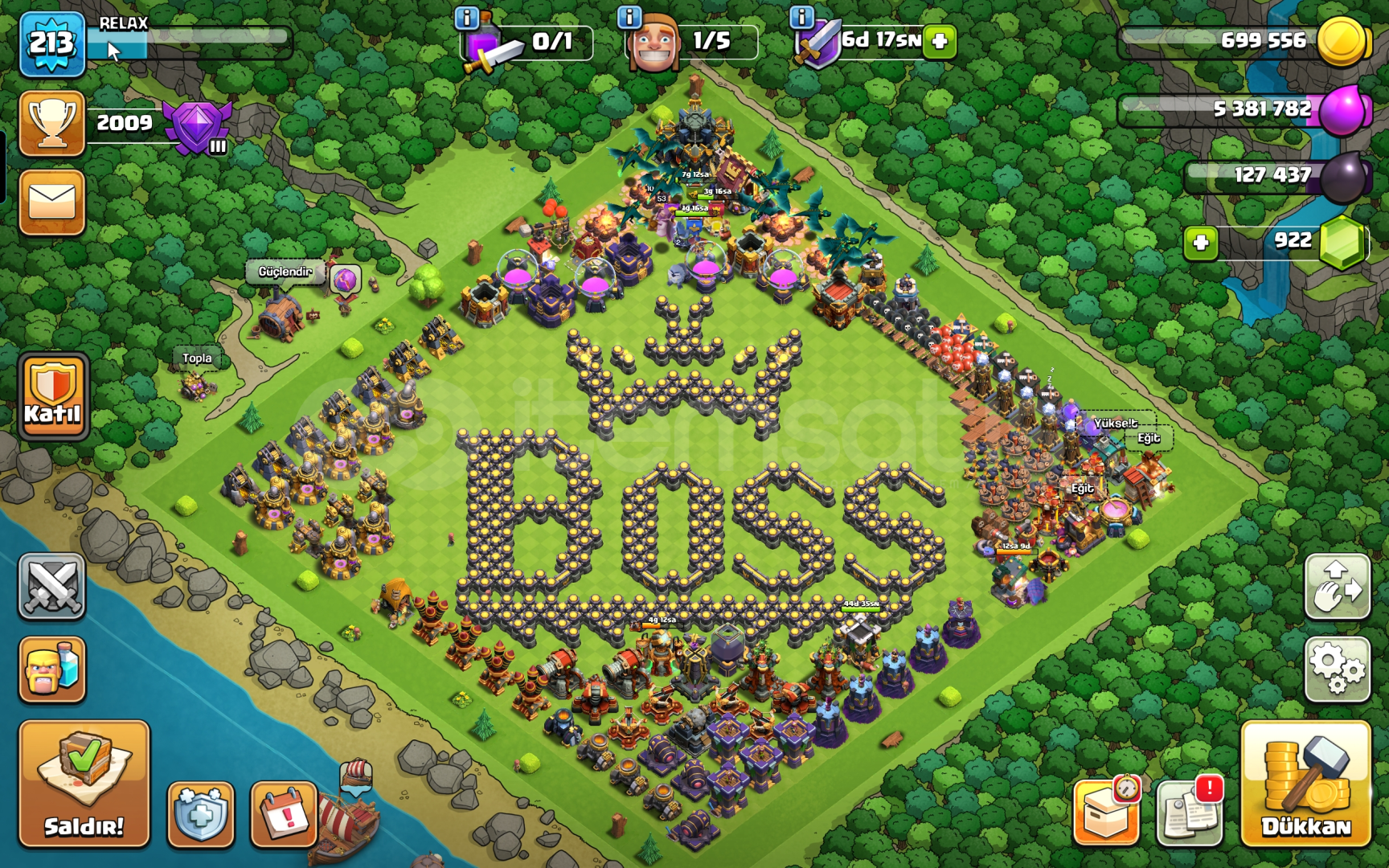Collect resources via the Topla bubble
The image size is (1389, 868).
coord(197,358)
